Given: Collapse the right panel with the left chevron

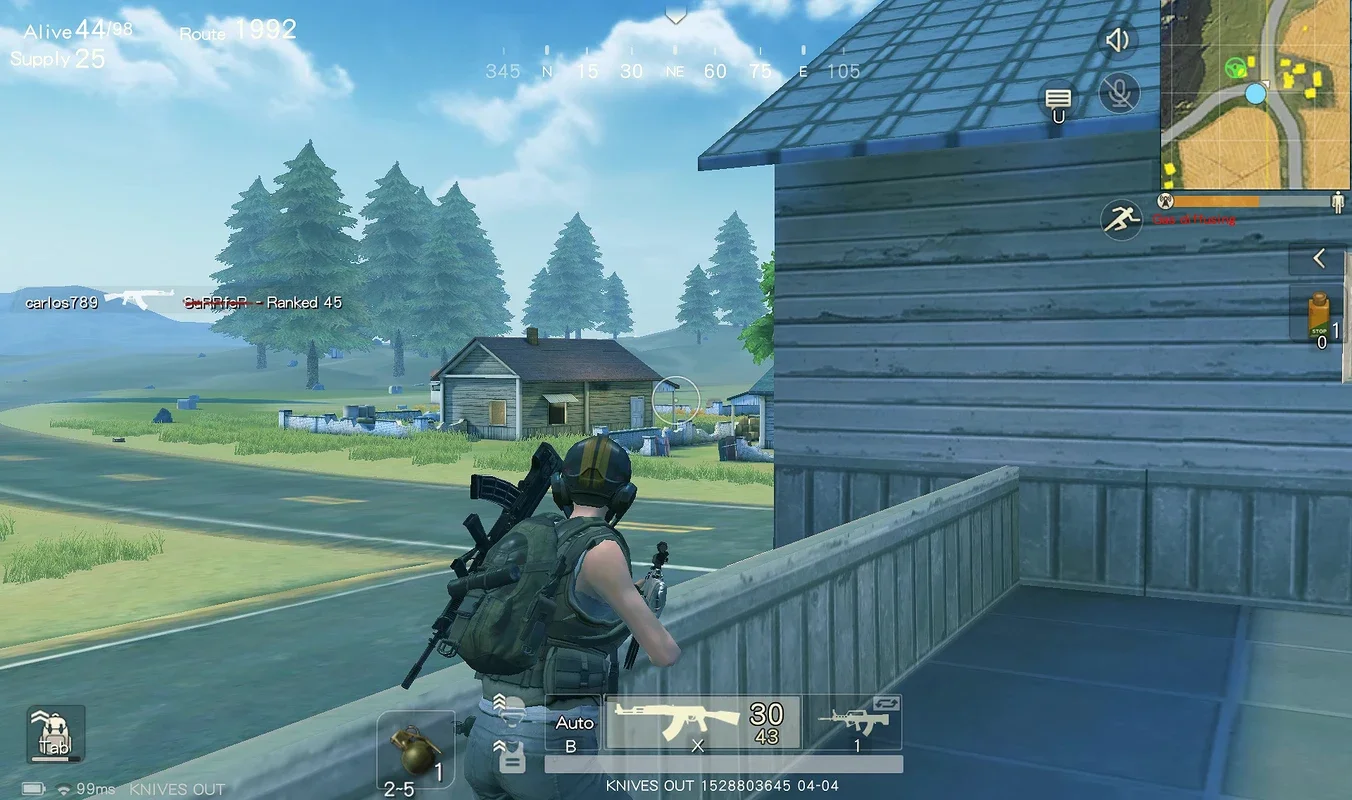Looking at the screenshot, I should [1318, 258].
